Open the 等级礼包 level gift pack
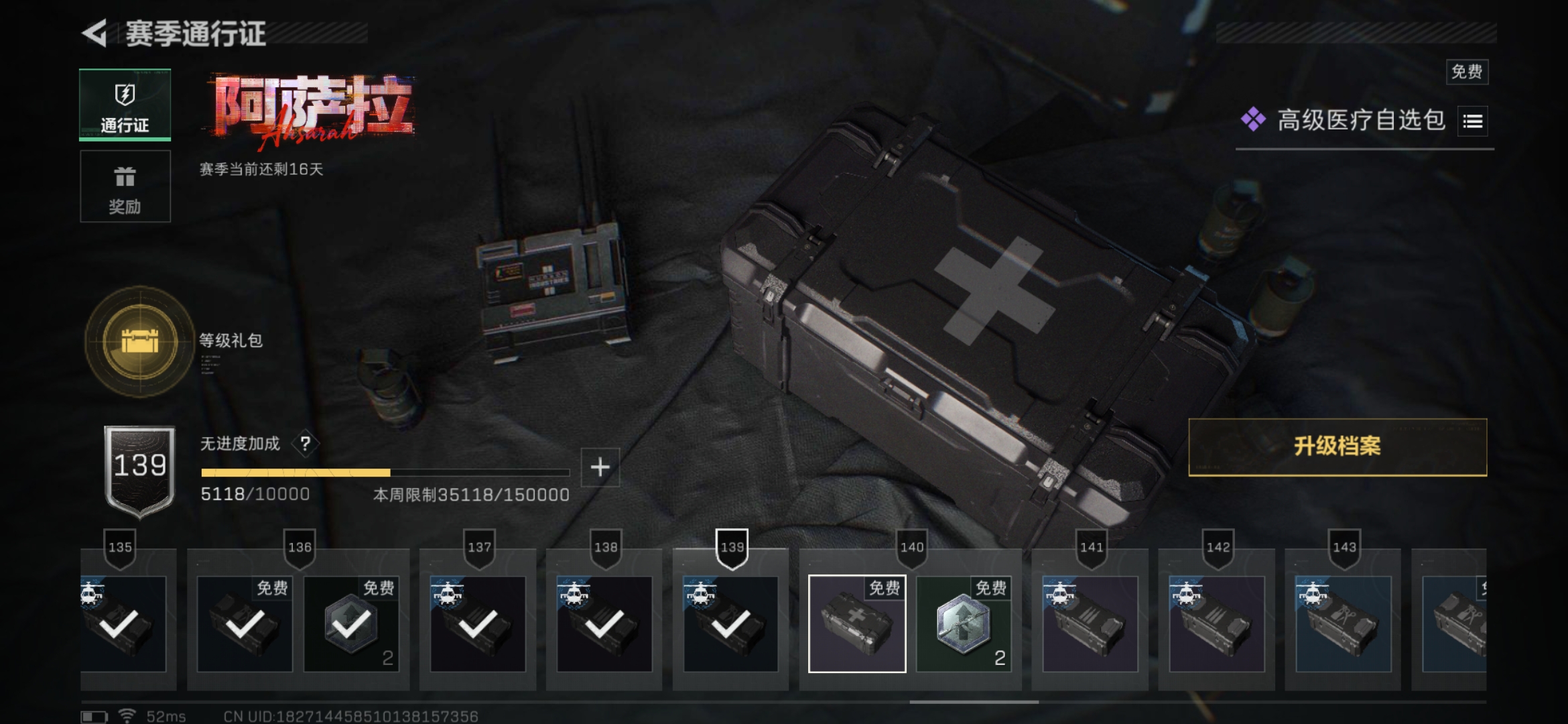Image resolution: width=1568 pixels, height=724 pixels. [x=140, y=342]
